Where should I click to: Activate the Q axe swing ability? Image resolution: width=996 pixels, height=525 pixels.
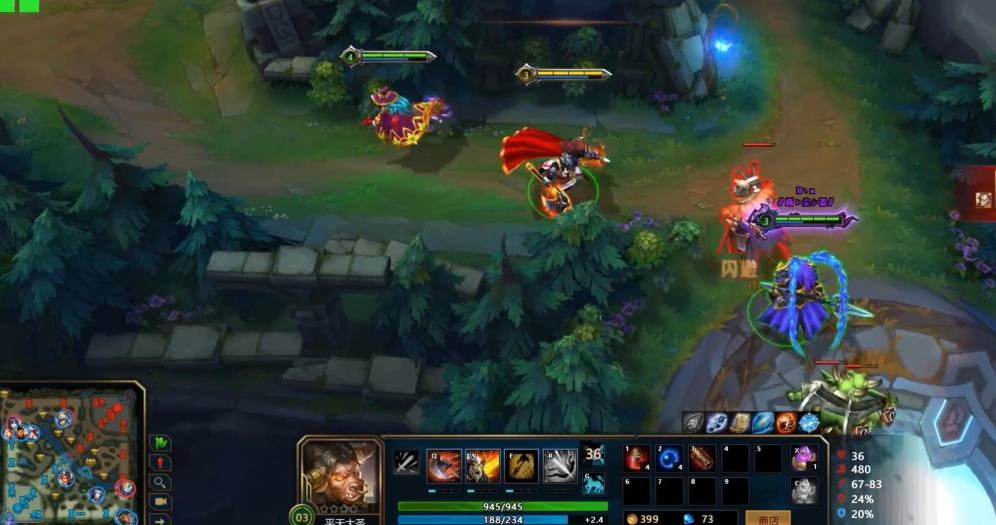[x=443, y=466]
